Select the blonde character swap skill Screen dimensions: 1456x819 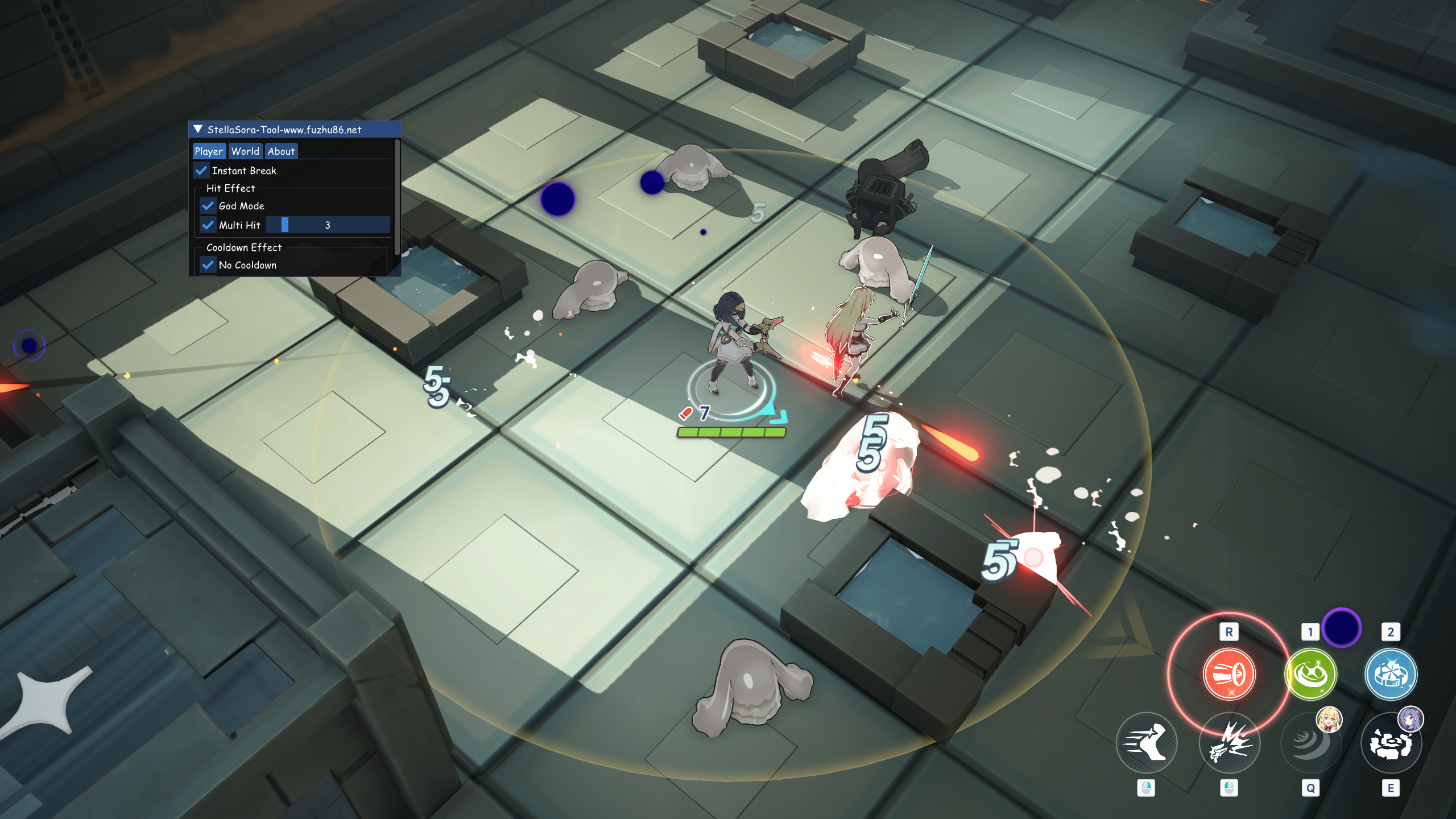1310,743
